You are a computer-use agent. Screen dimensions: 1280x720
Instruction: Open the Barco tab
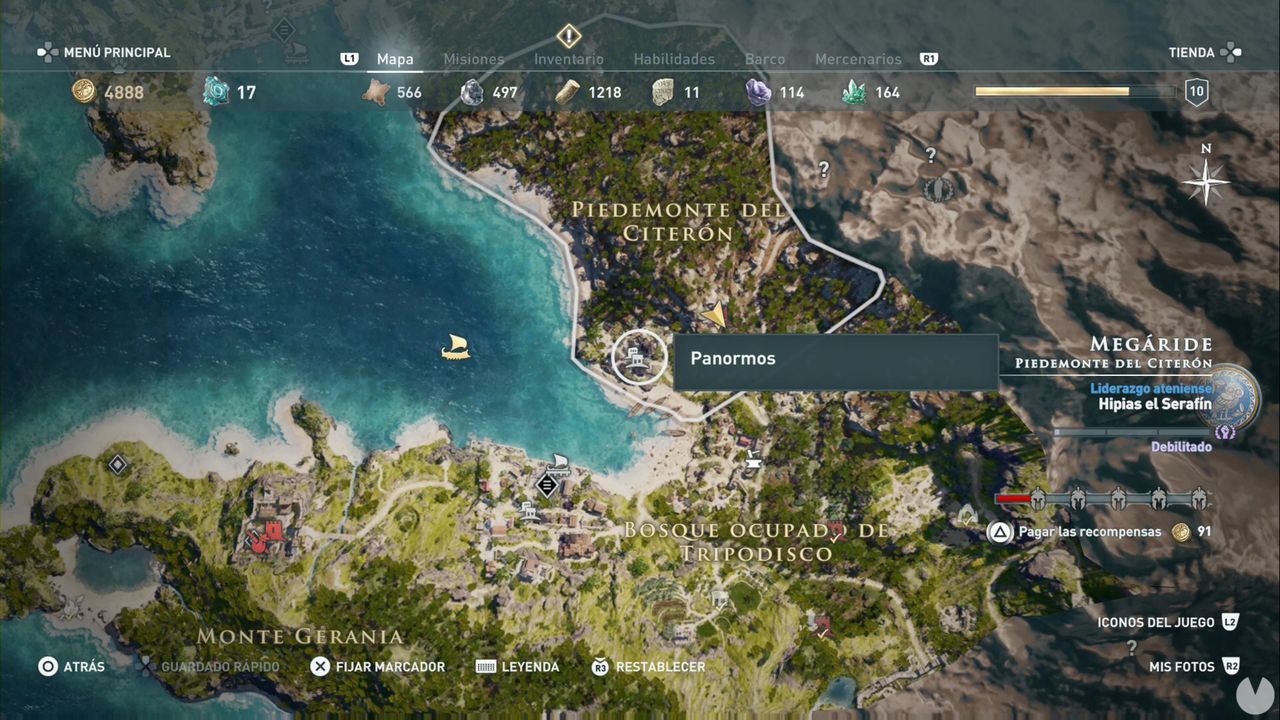pos(765,59)
